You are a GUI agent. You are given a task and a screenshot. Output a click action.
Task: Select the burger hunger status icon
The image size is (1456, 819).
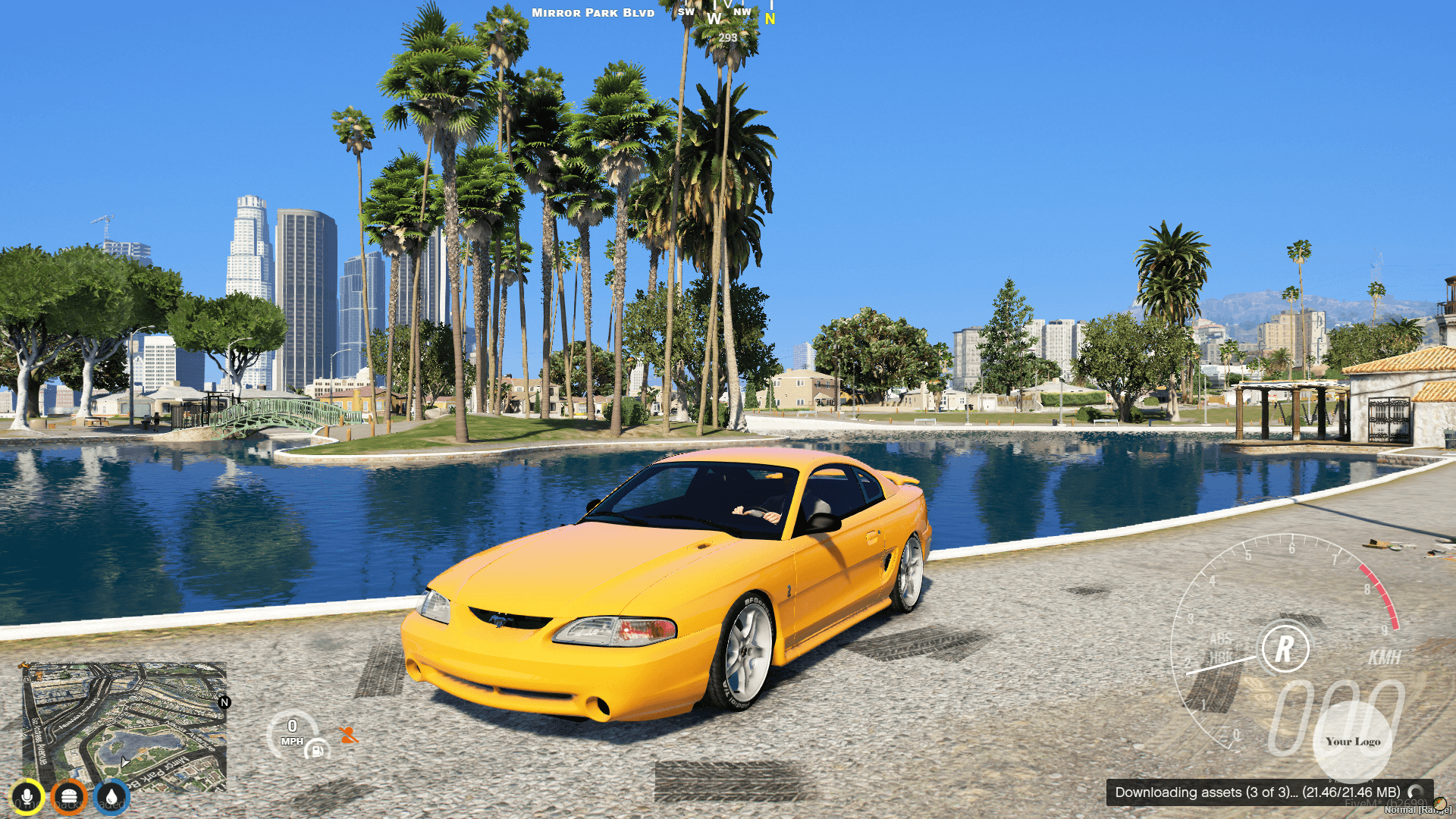[x=69, y=797]
